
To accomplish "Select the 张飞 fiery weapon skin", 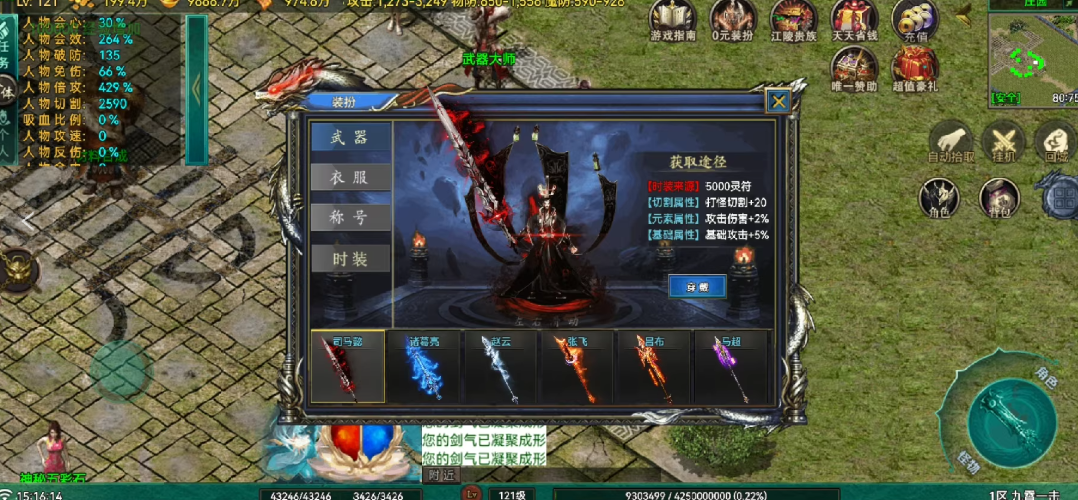I will pyautogui.click(x=577, y=367).
